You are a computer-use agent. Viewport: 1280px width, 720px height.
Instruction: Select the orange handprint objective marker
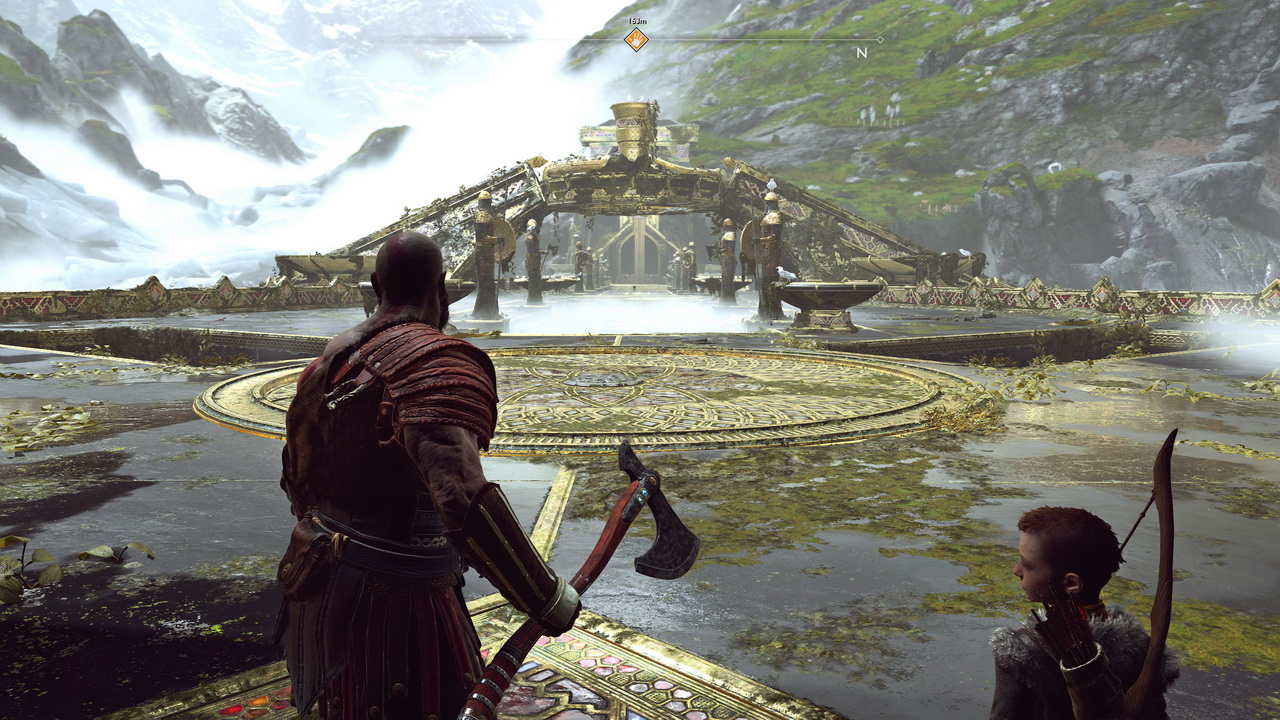(636, 40)
